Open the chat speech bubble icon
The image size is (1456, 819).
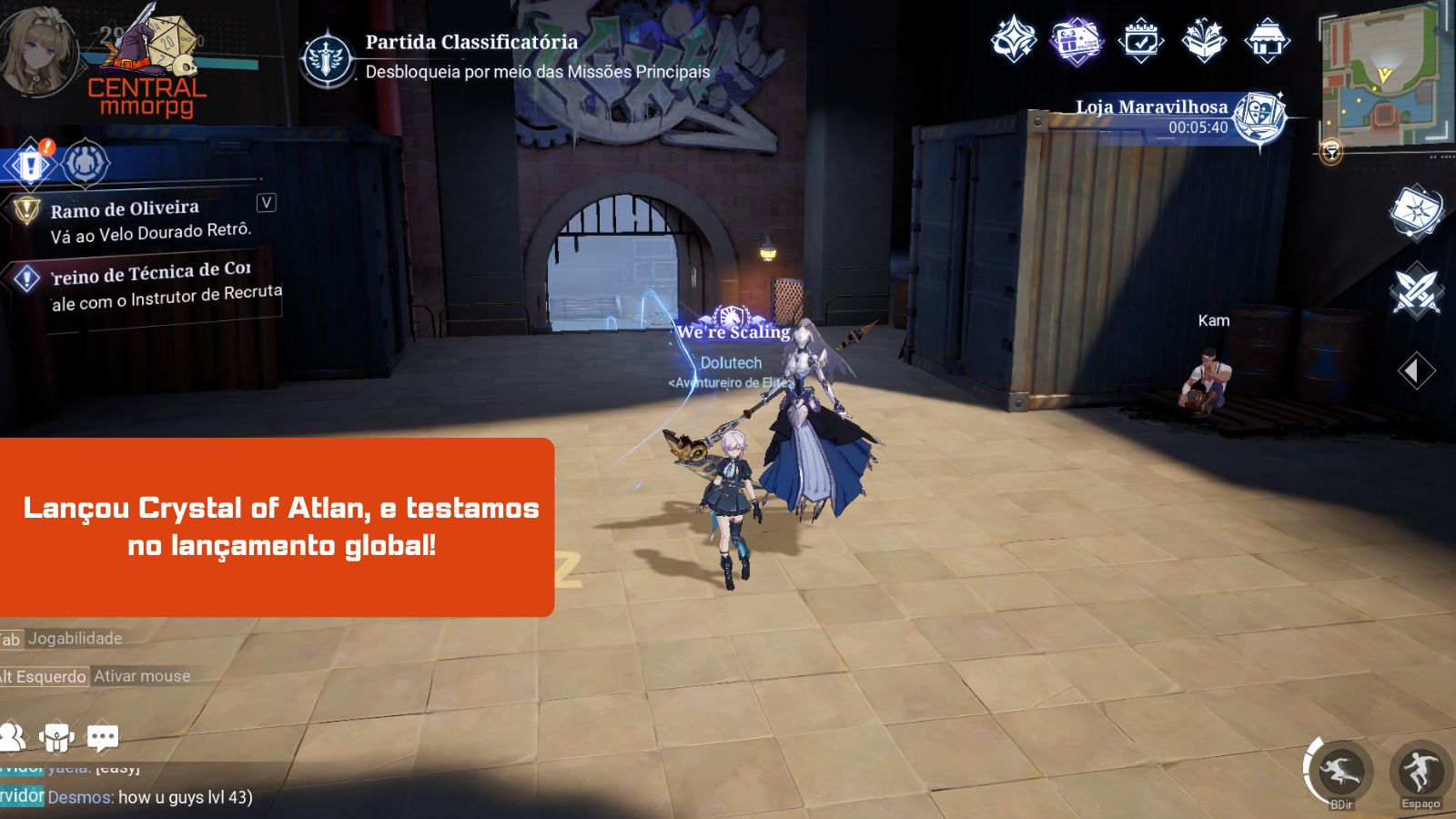(102, 737)
